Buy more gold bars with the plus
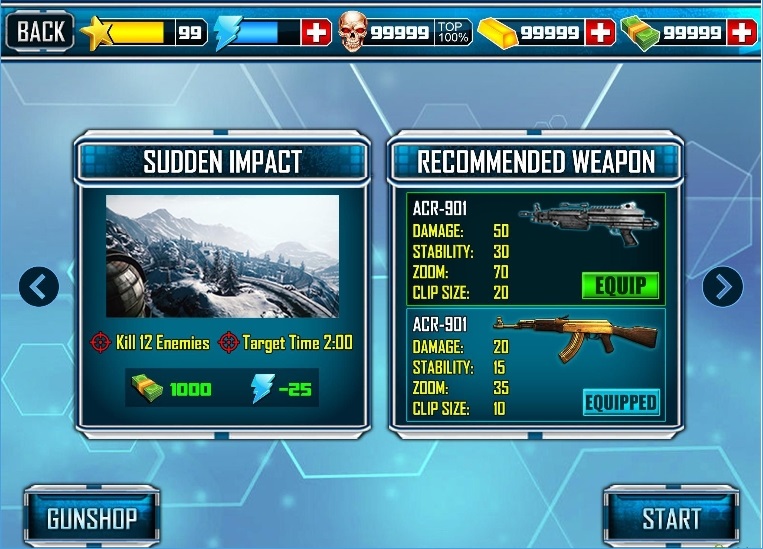763x549 pixels. pos(600,32)
